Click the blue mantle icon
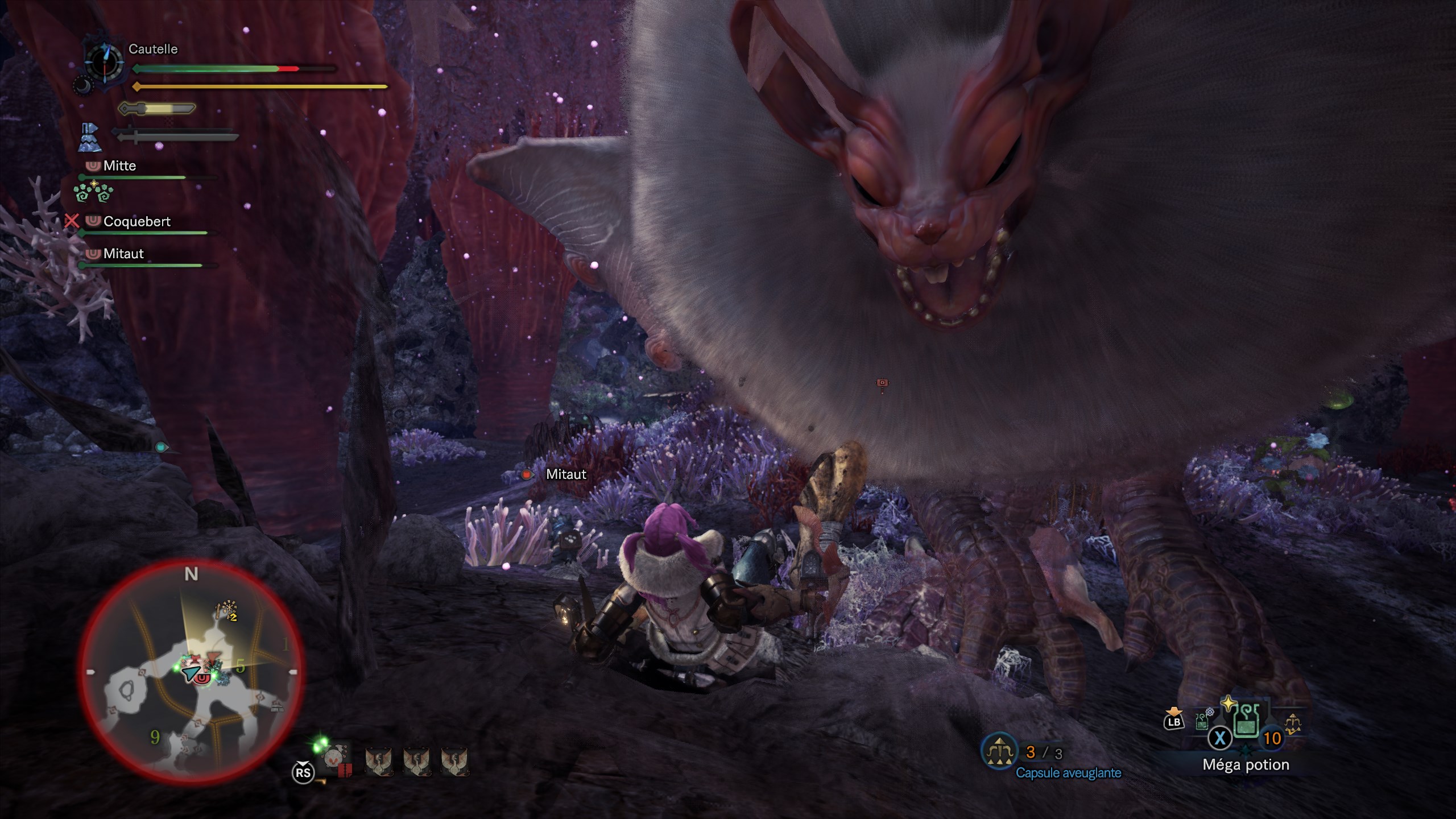The width and height of the screenshot is (1456, 819). pos(90,137)
